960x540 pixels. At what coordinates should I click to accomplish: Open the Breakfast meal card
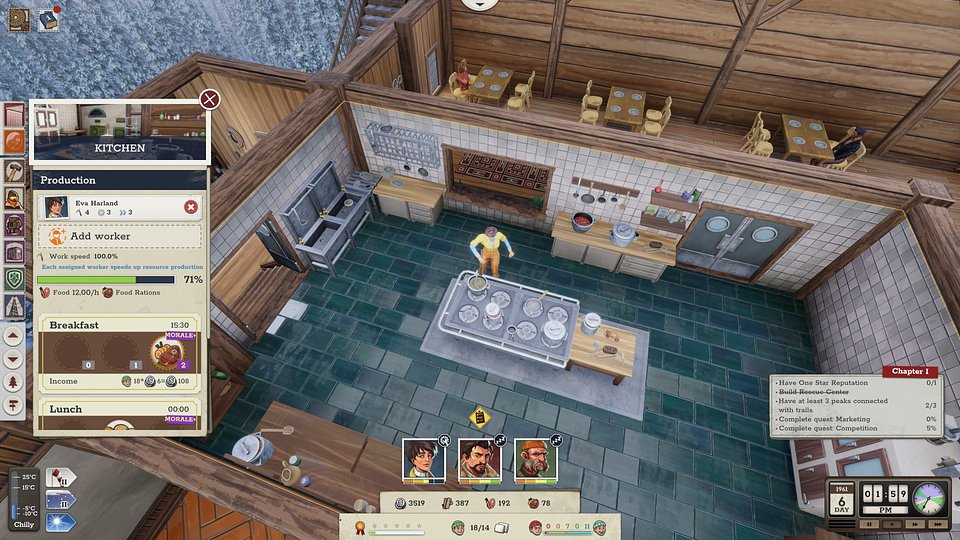(119, 325)
